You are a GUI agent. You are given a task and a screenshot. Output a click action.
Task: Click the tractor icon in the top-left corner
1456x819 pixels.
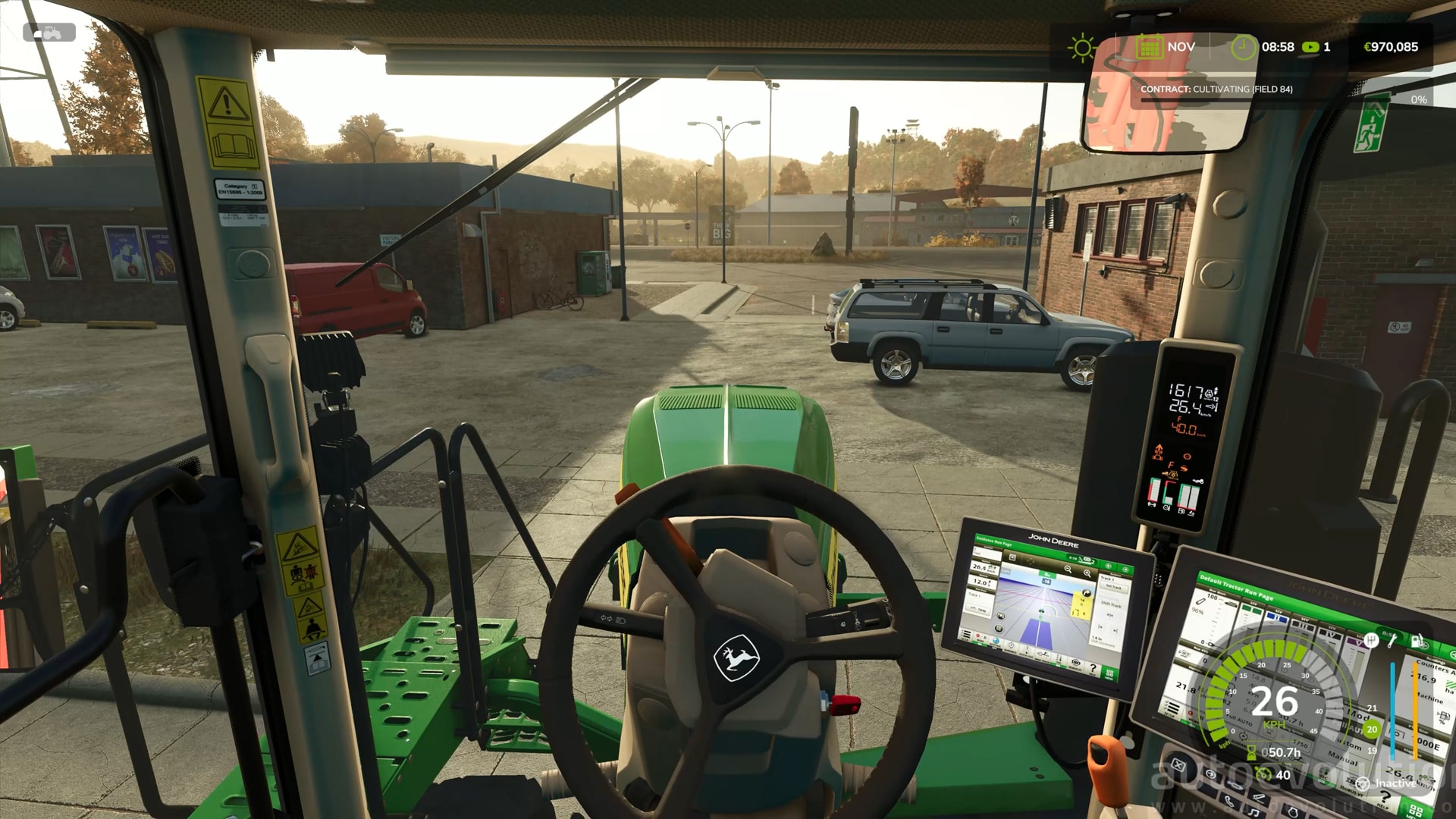pos(49,33)
